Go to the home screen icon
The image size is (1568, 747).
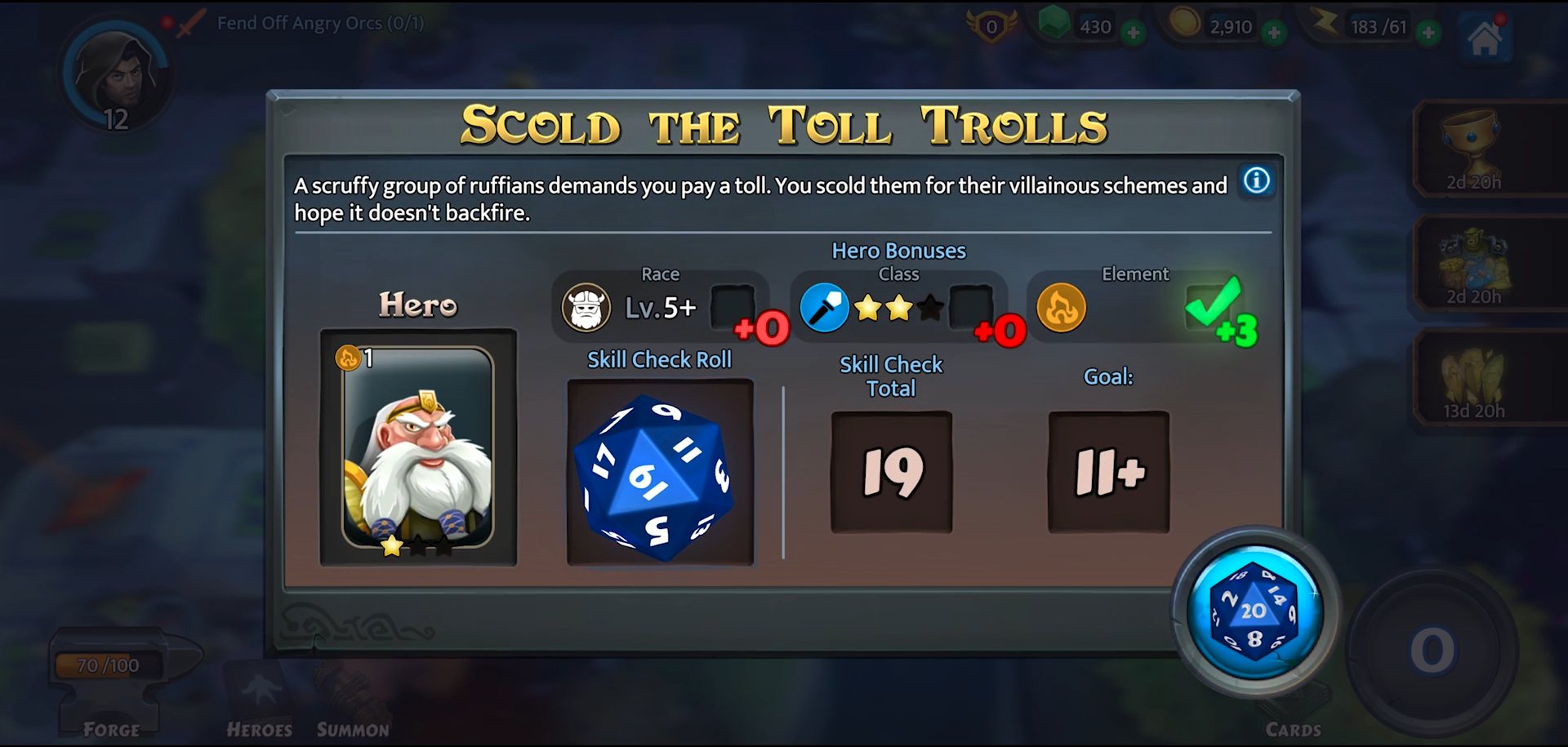click(x=1485, y=38)
